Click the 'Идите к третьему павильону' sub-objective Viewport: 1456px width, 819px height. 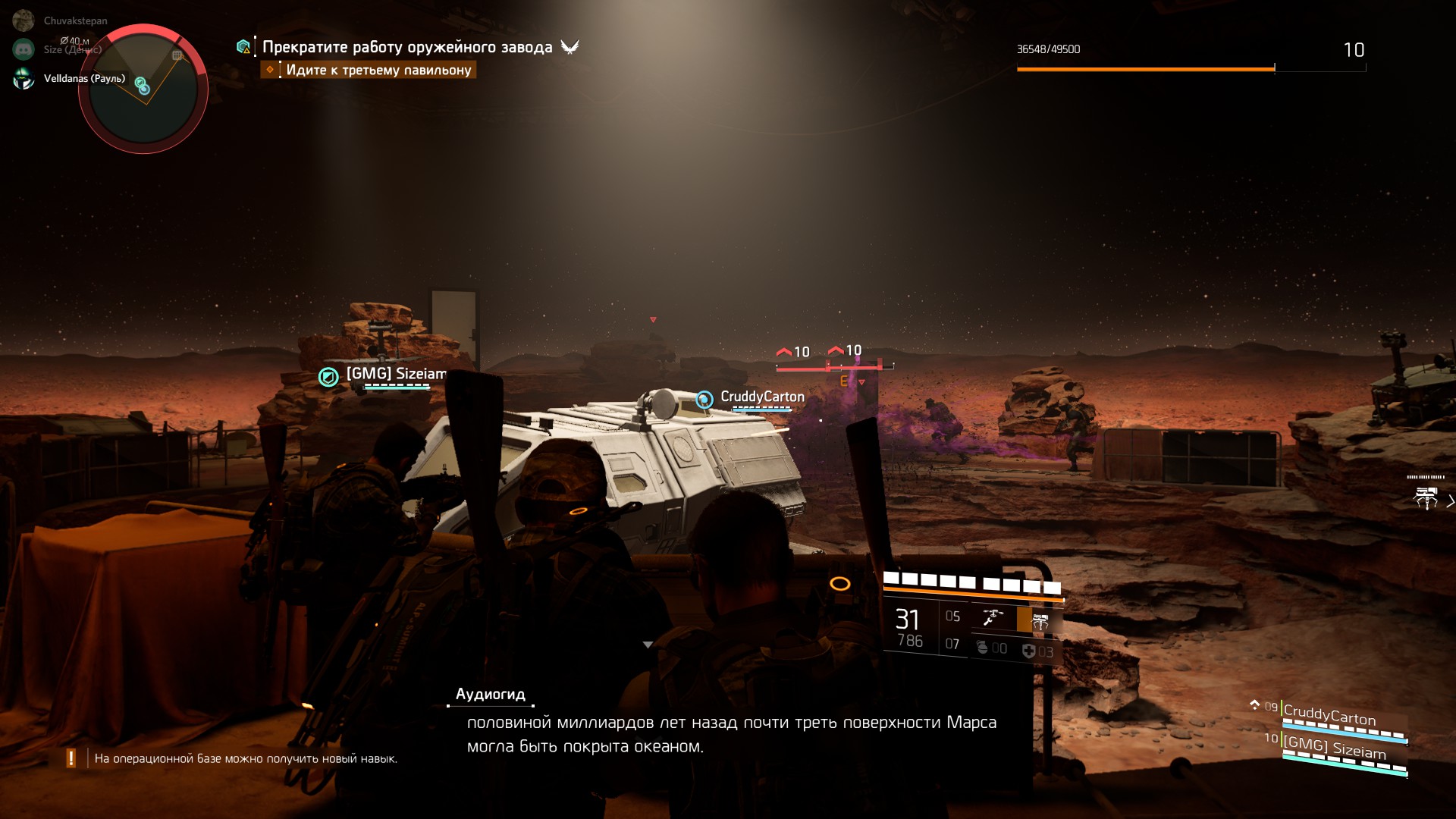(x=378, y=70)
